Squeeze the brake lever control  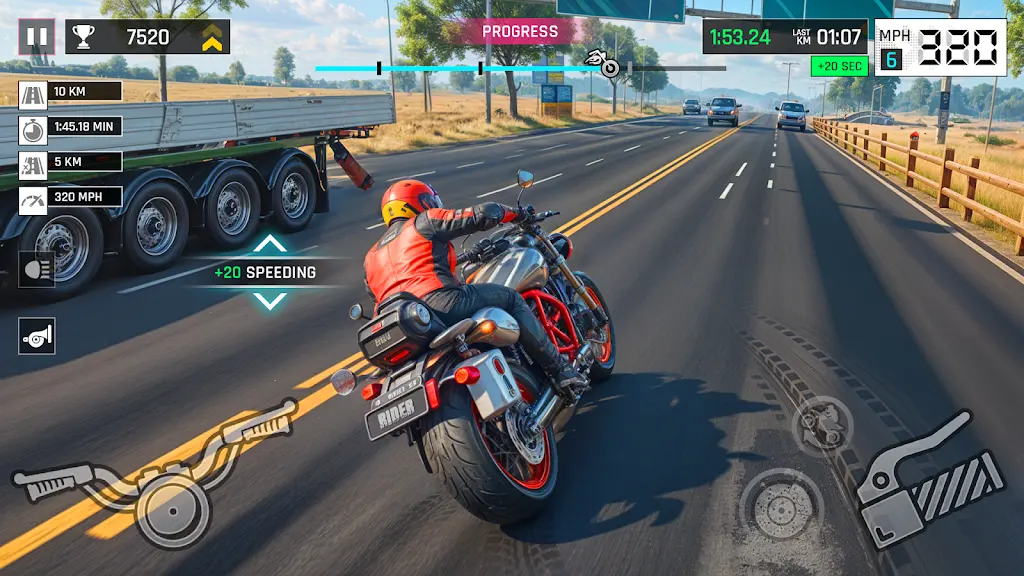[x=929, y=478]
